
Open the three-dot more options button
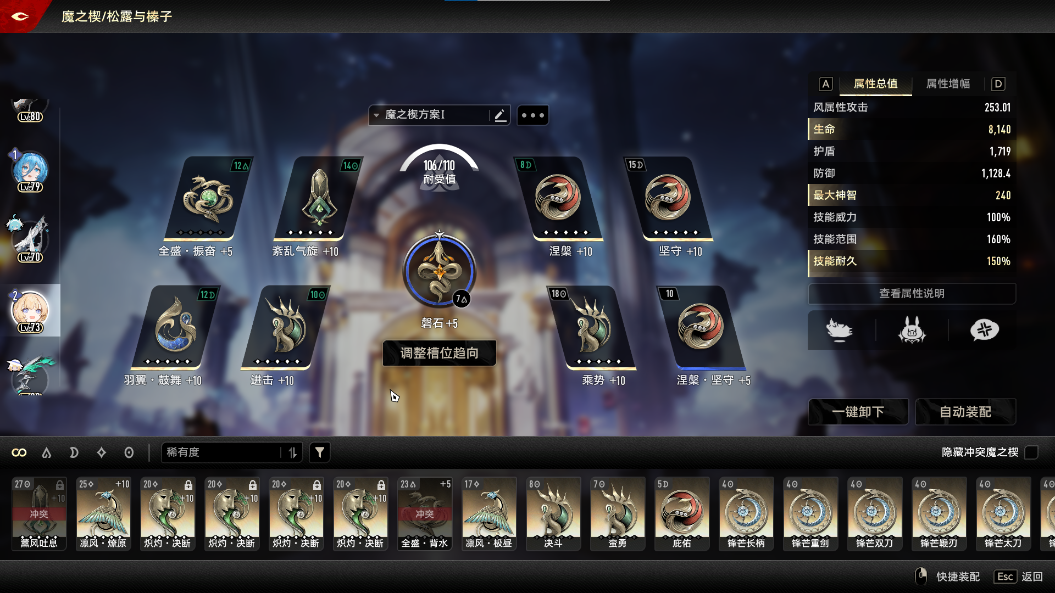[x=532, y=116]
